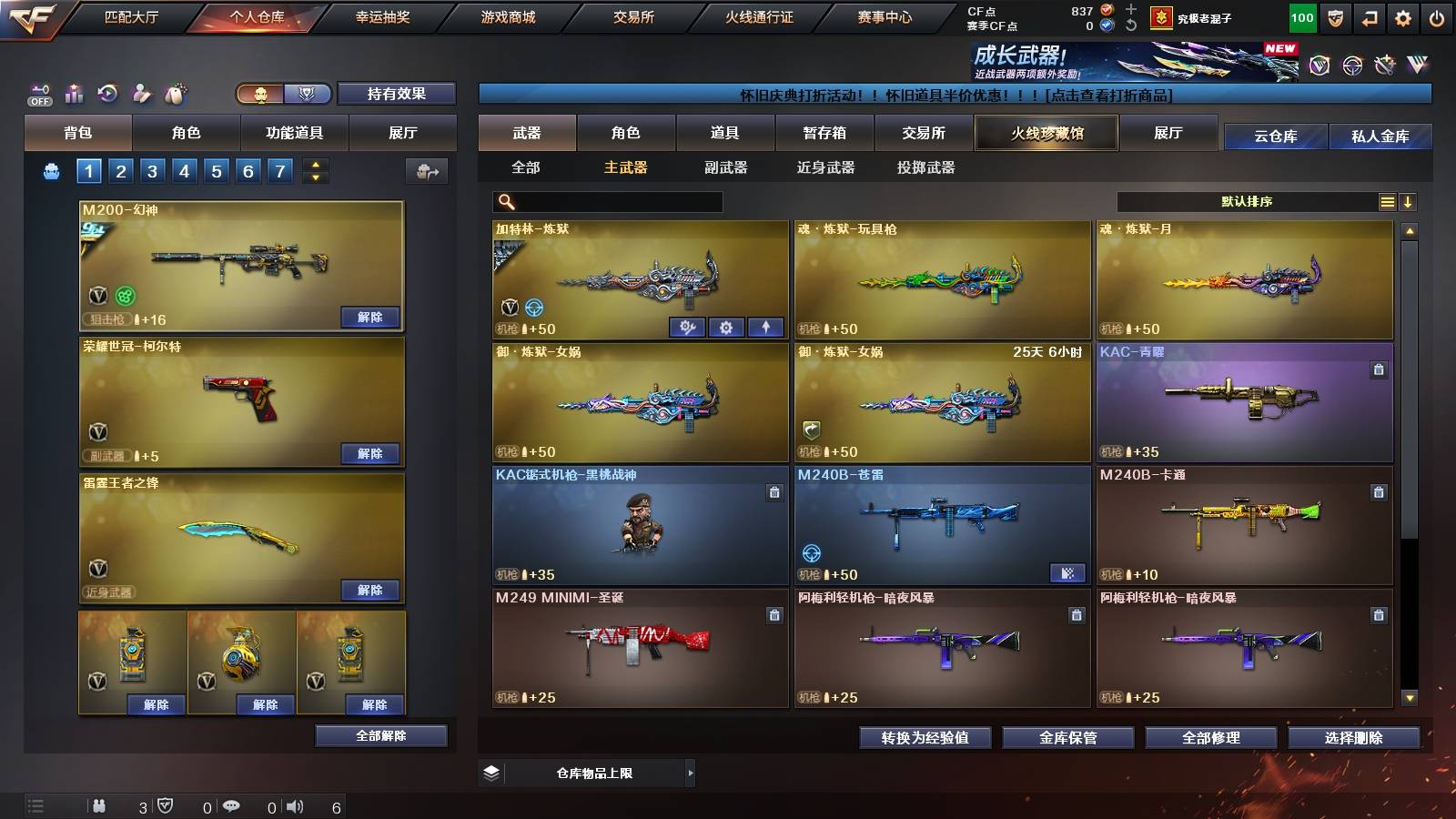The width and height of the screenshot is (1456, 819).
Task: Select backpack slot number 5
Action: click(215, 169)
